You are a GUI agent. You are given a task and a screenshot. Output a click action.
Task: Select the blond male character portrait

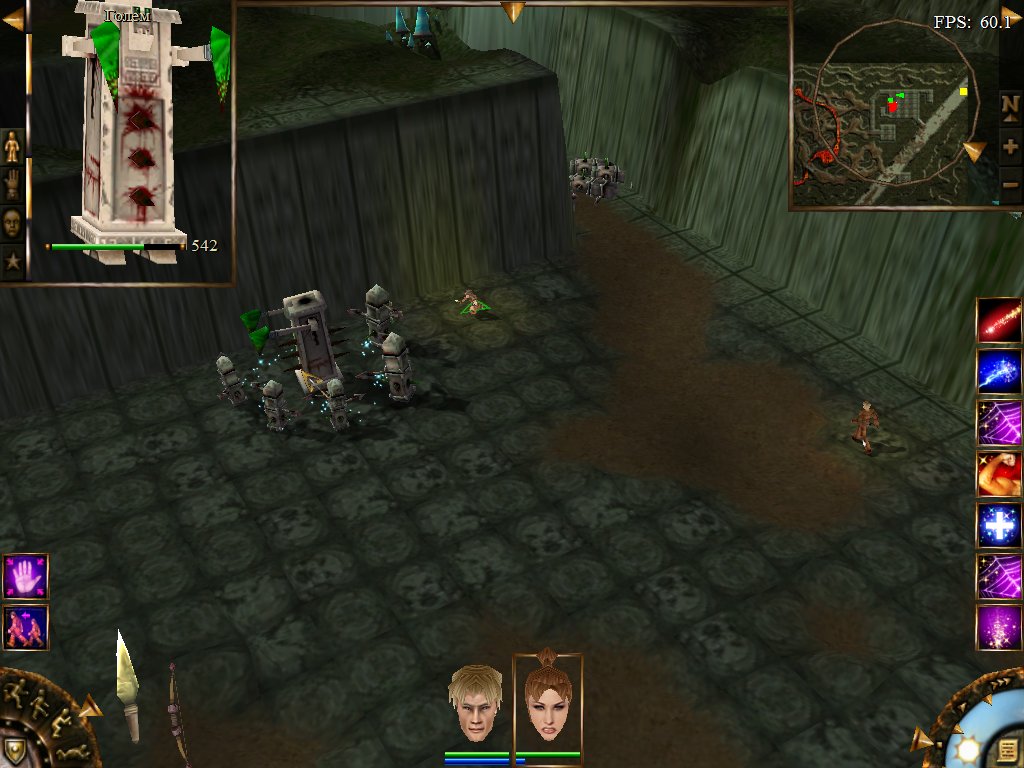(x=475, y=704)
